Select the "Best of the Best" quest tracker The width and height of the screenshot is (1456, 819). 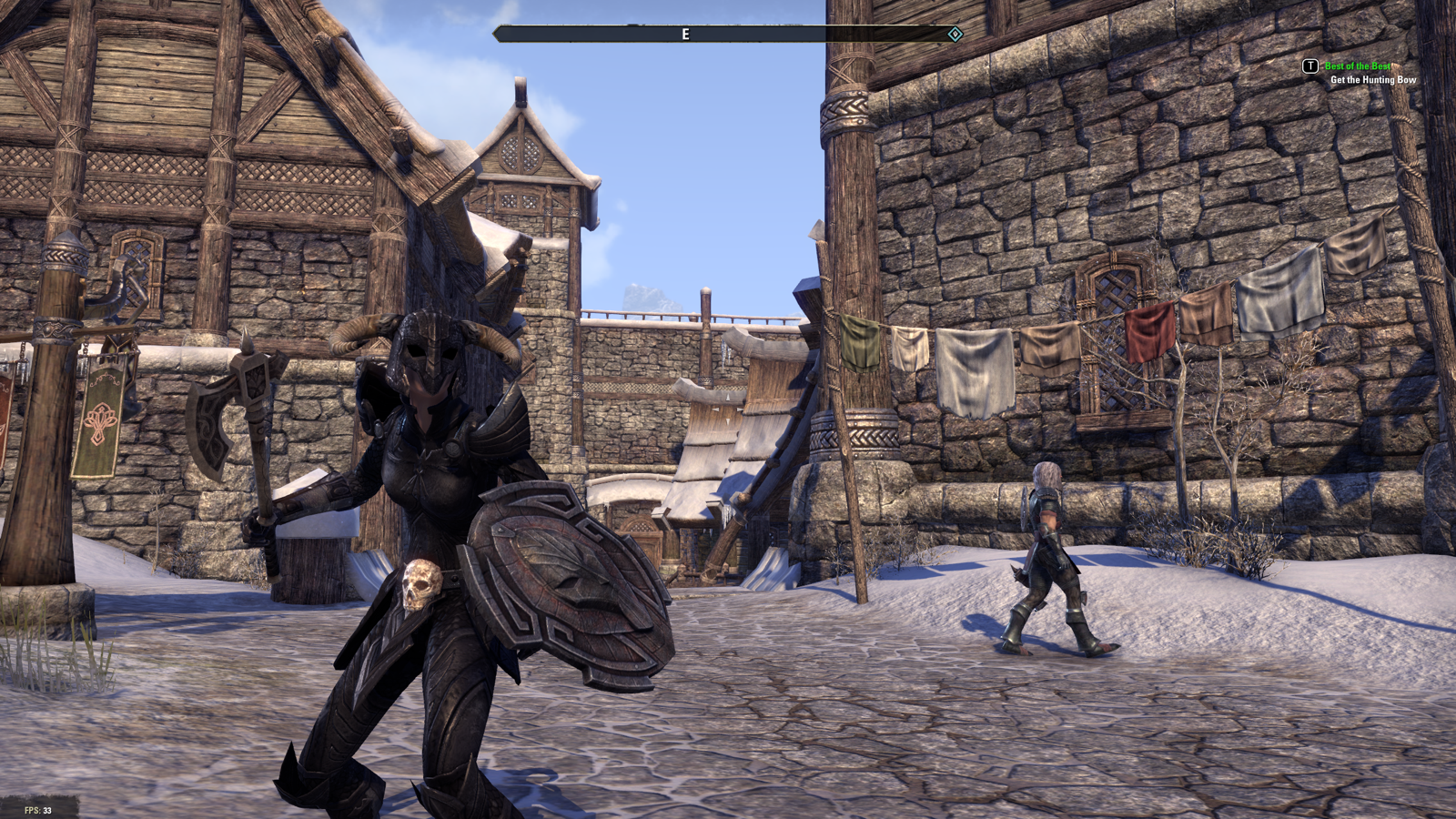pos(1357,66)
